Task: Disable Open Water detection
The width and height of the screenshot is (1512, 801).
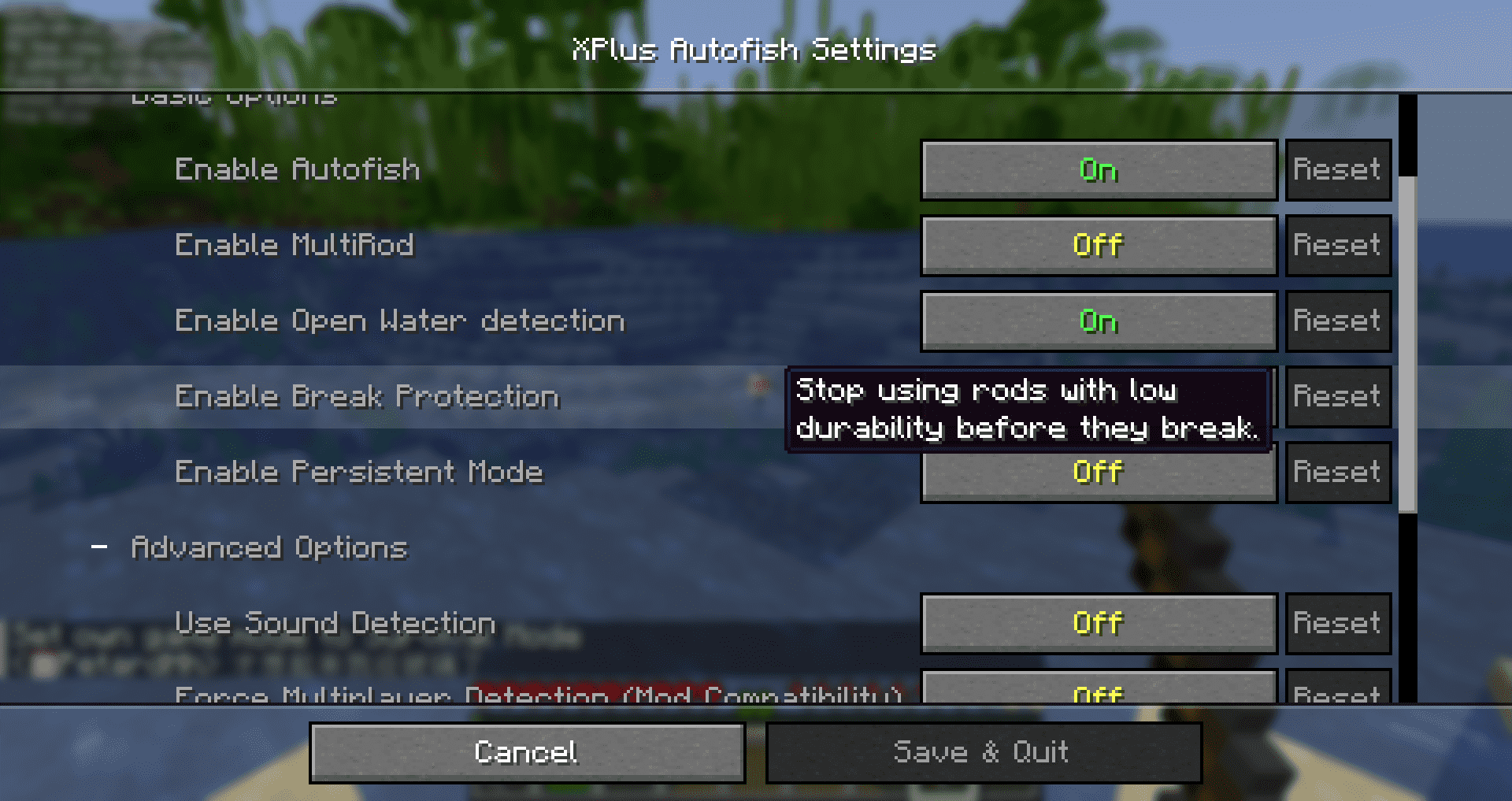Action: point(1098,321)
